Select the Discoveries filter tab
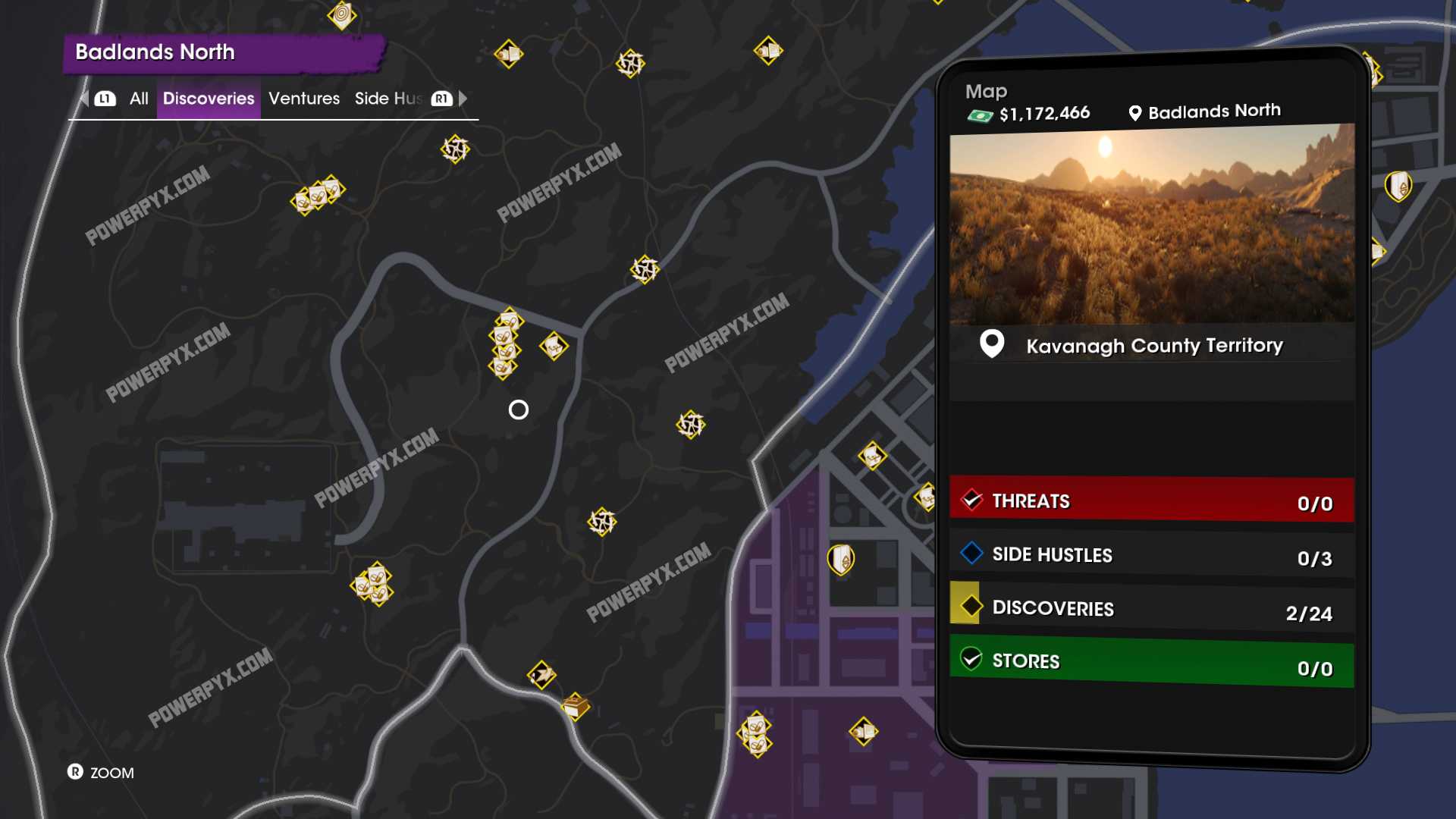The height and width of the screenshot is (819, 1456). [209, 99]
